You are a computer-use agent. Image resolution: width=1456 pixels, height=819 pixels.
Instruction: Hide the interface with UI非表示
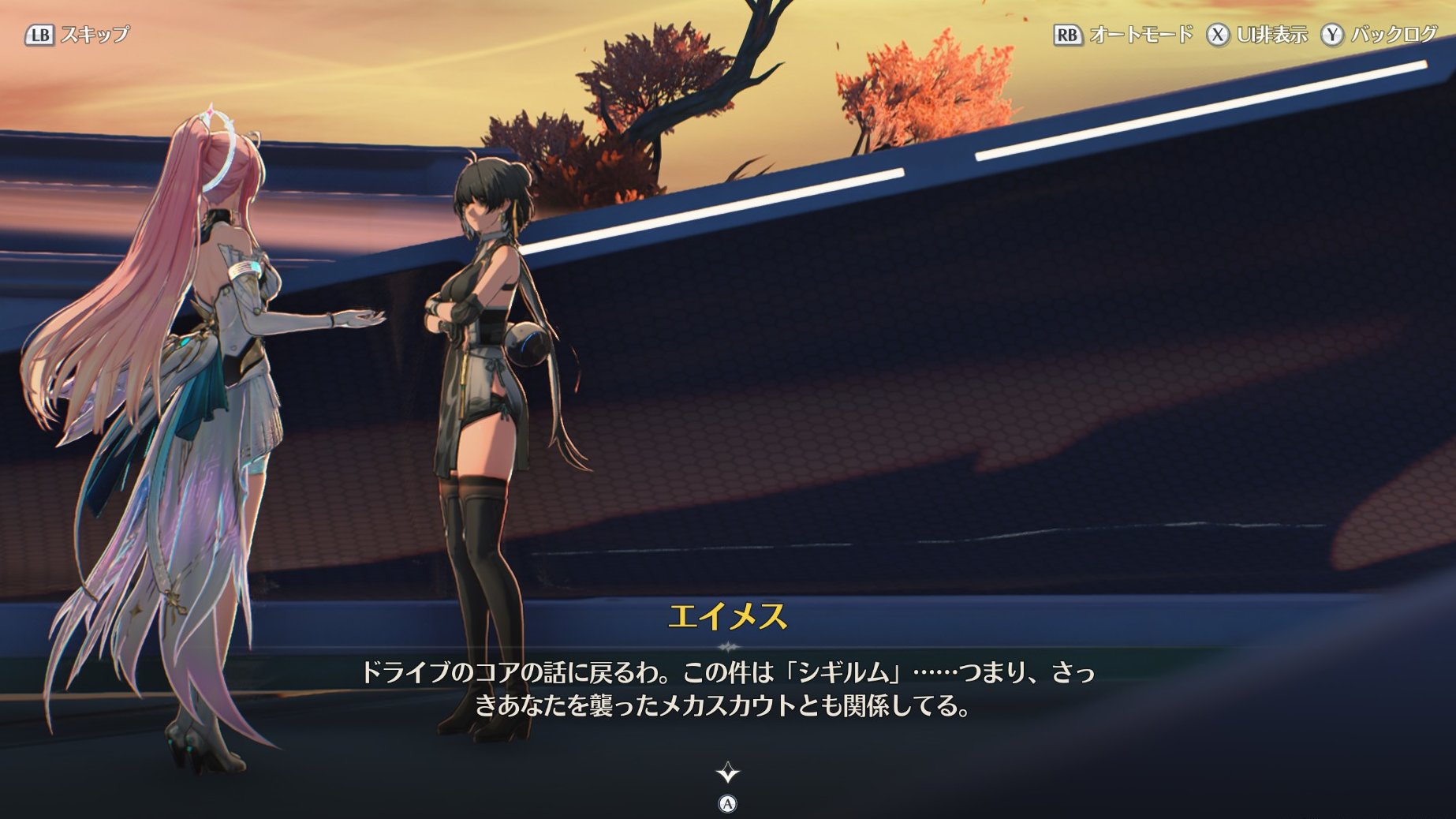coord(1271,35)
